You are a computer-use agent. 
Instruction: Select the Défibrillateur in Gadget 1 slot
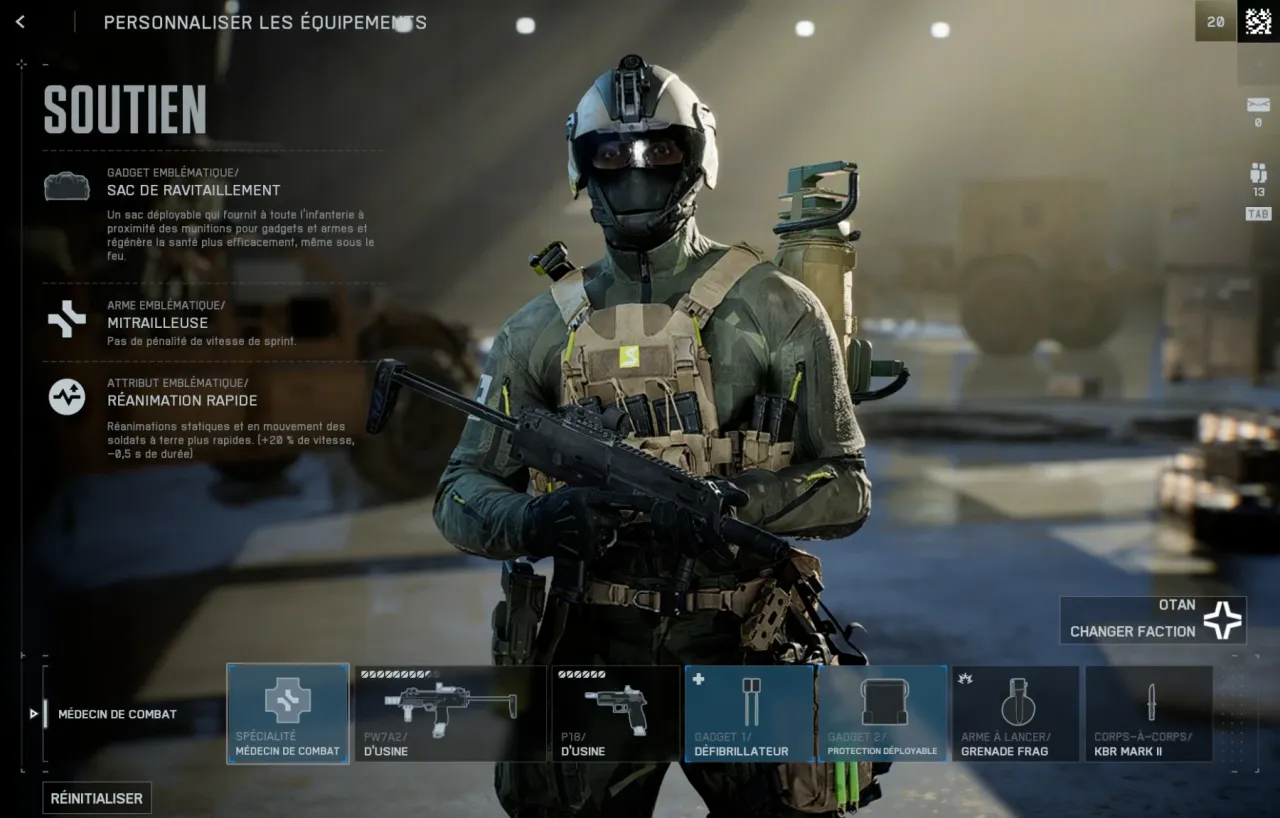point(749,713)
